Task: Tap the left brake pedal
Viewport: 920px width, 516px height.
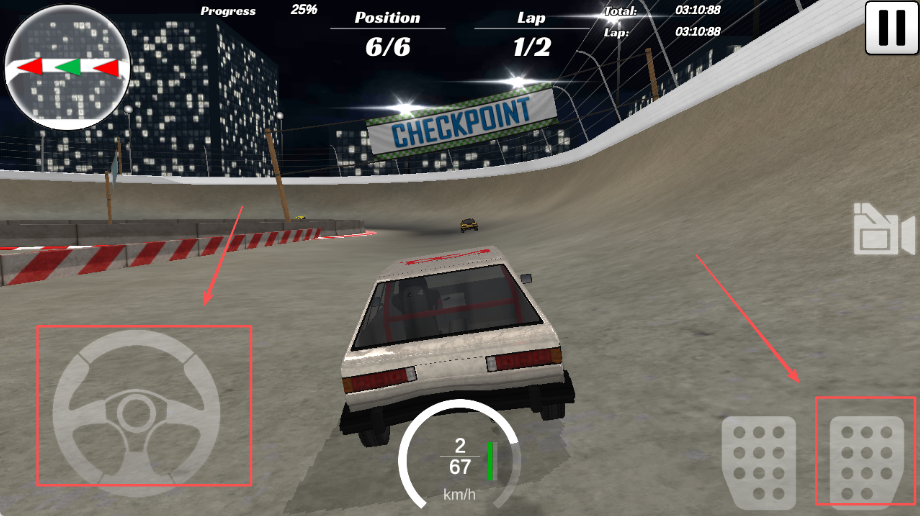Action: pyautogui.click(x=759, y=461)
